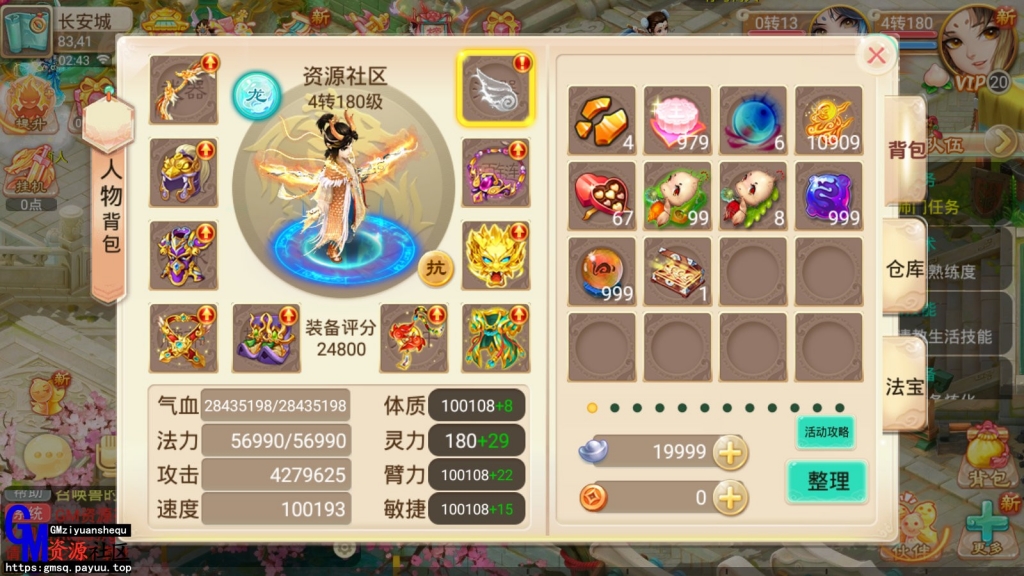Select the golden helmet equipment slot

(183, 172)
